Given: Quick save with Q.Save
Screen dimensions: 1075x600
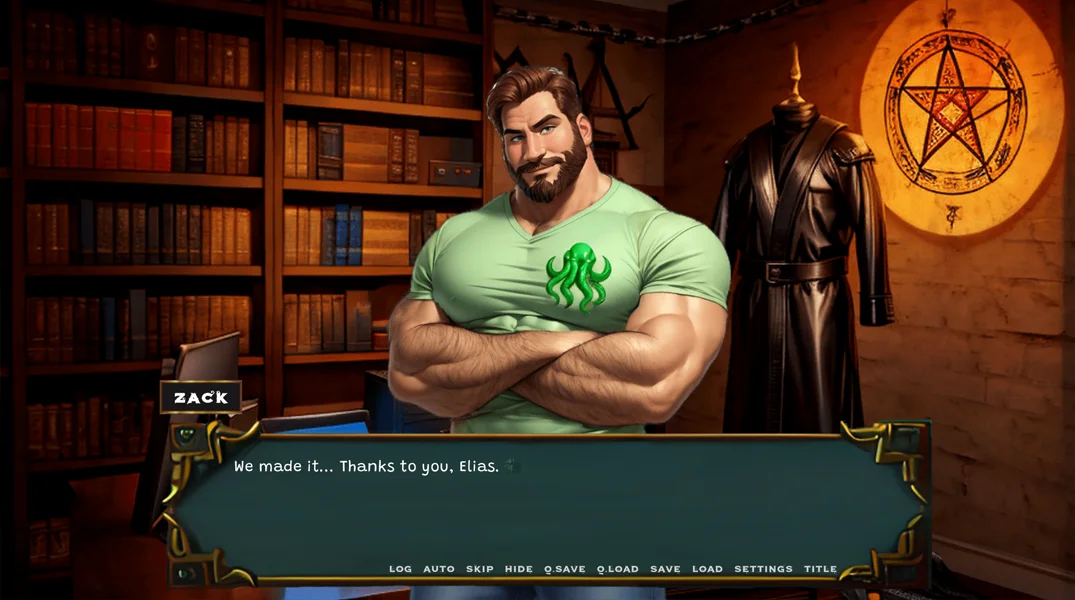Looking at the screenshot, I should tap(565, 569).
